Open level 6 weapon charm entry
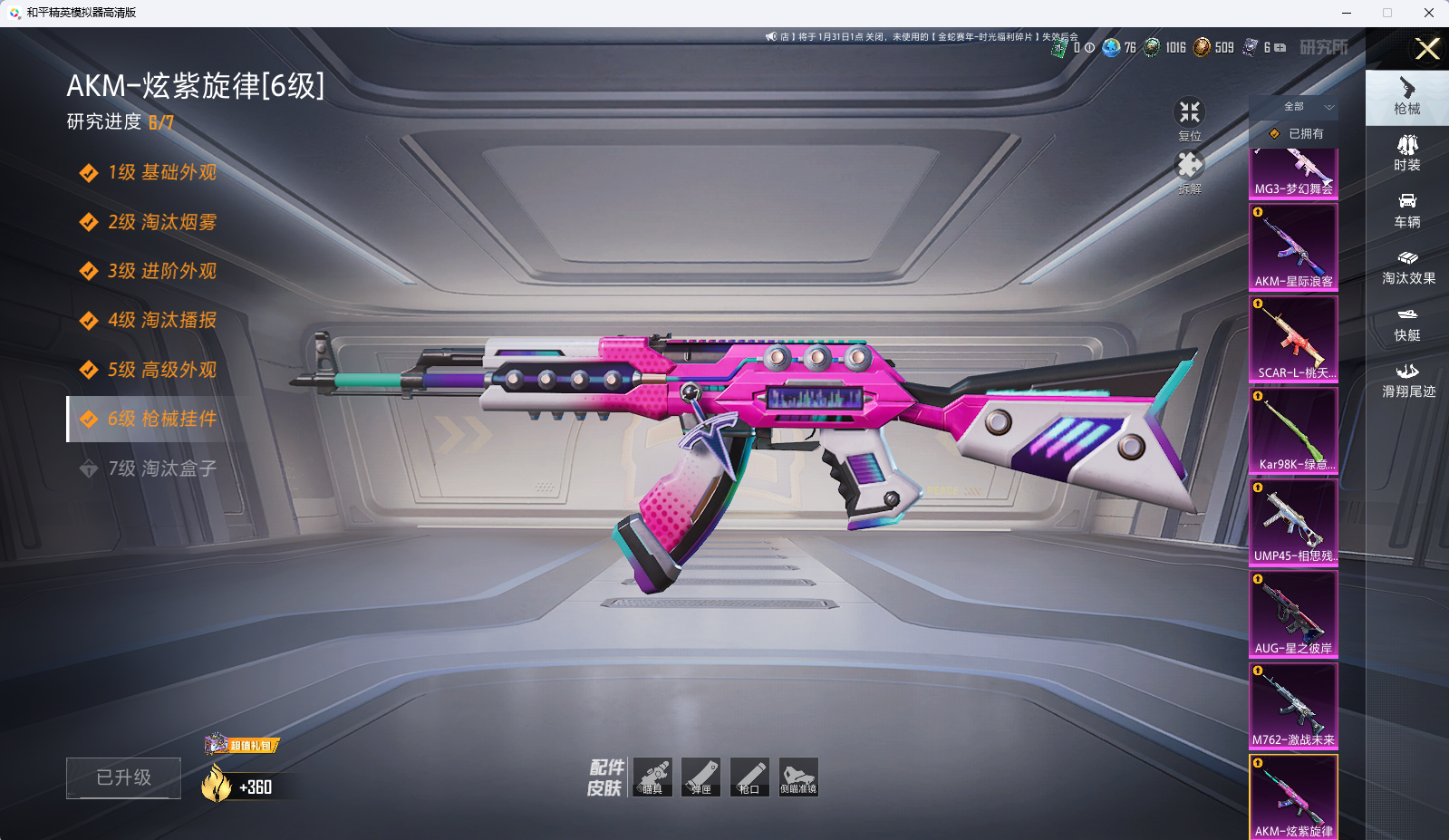Viewport: 1449px width, 840px height. pyautogui.click(x=161, y=419)
